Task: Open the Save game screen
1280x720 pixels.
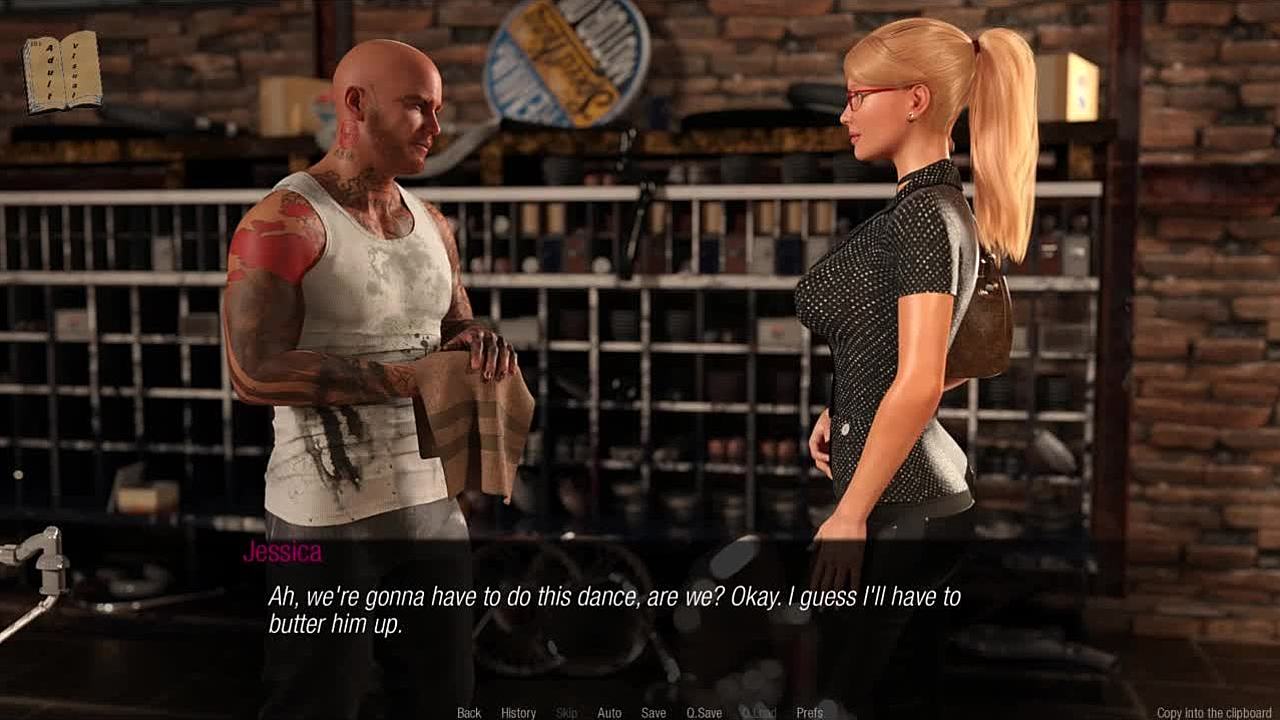Action: pyautogui.click(x=653, y=713)
